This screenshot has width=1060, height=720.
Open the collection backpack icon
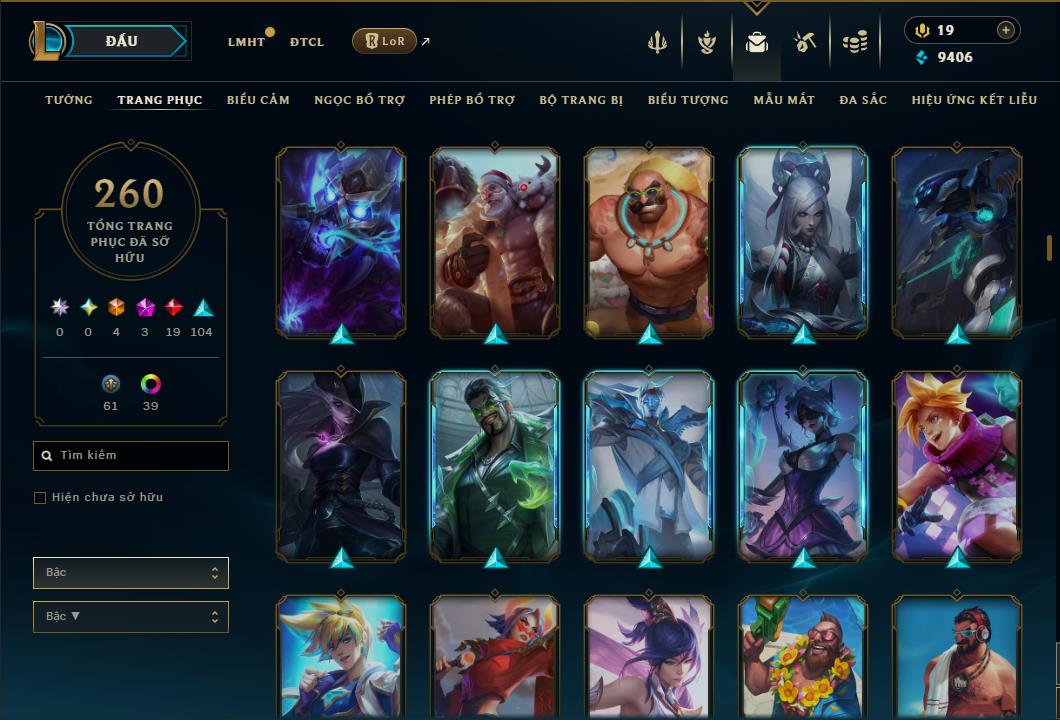coord(757,42)
